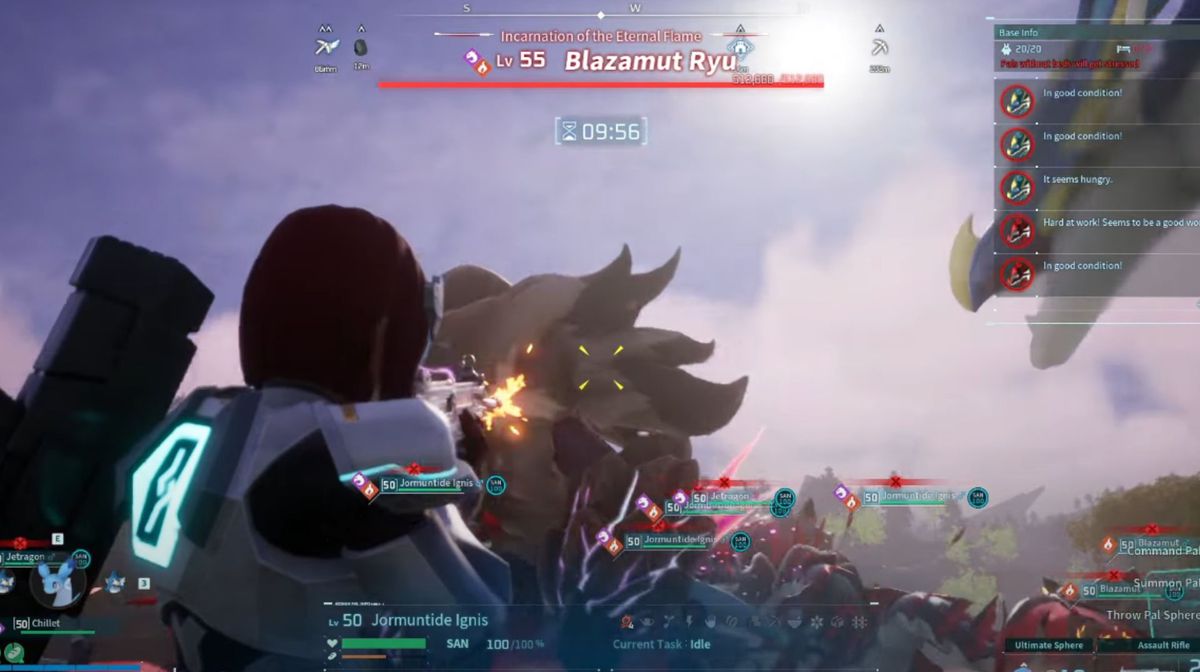Viewport: 1200px width, 672px height.
Task: Select the dark stone compass marker
Action: (x=361, y=47)
